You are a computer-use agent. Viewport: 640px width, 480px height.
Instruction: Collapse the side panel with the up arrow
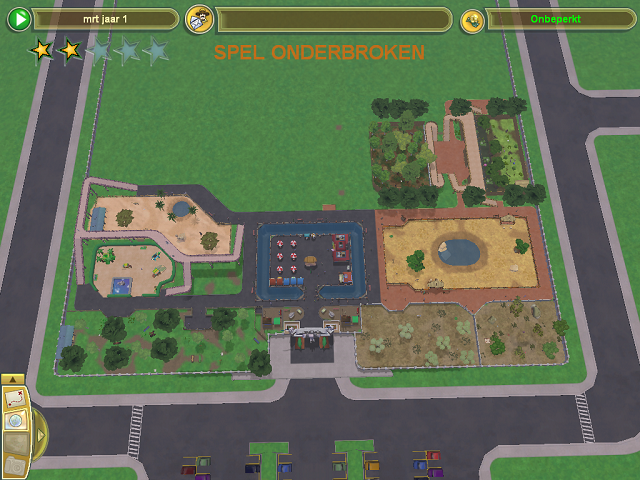click(12, 380)
